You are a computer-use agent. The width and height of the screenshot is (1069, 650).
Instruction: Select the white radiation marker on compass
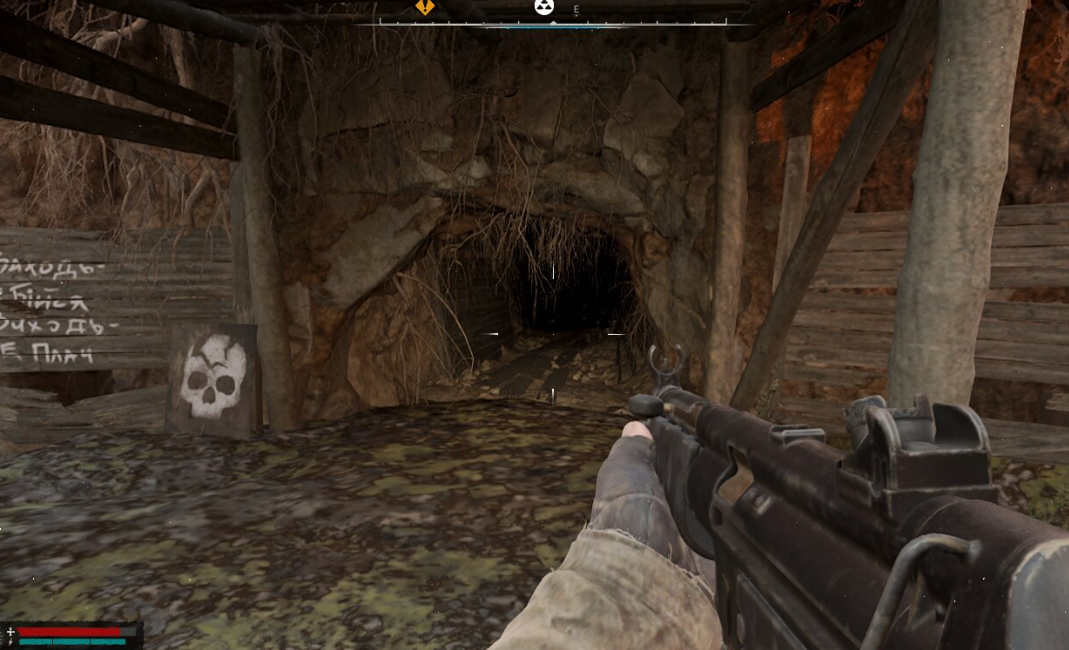click(543, 7)
